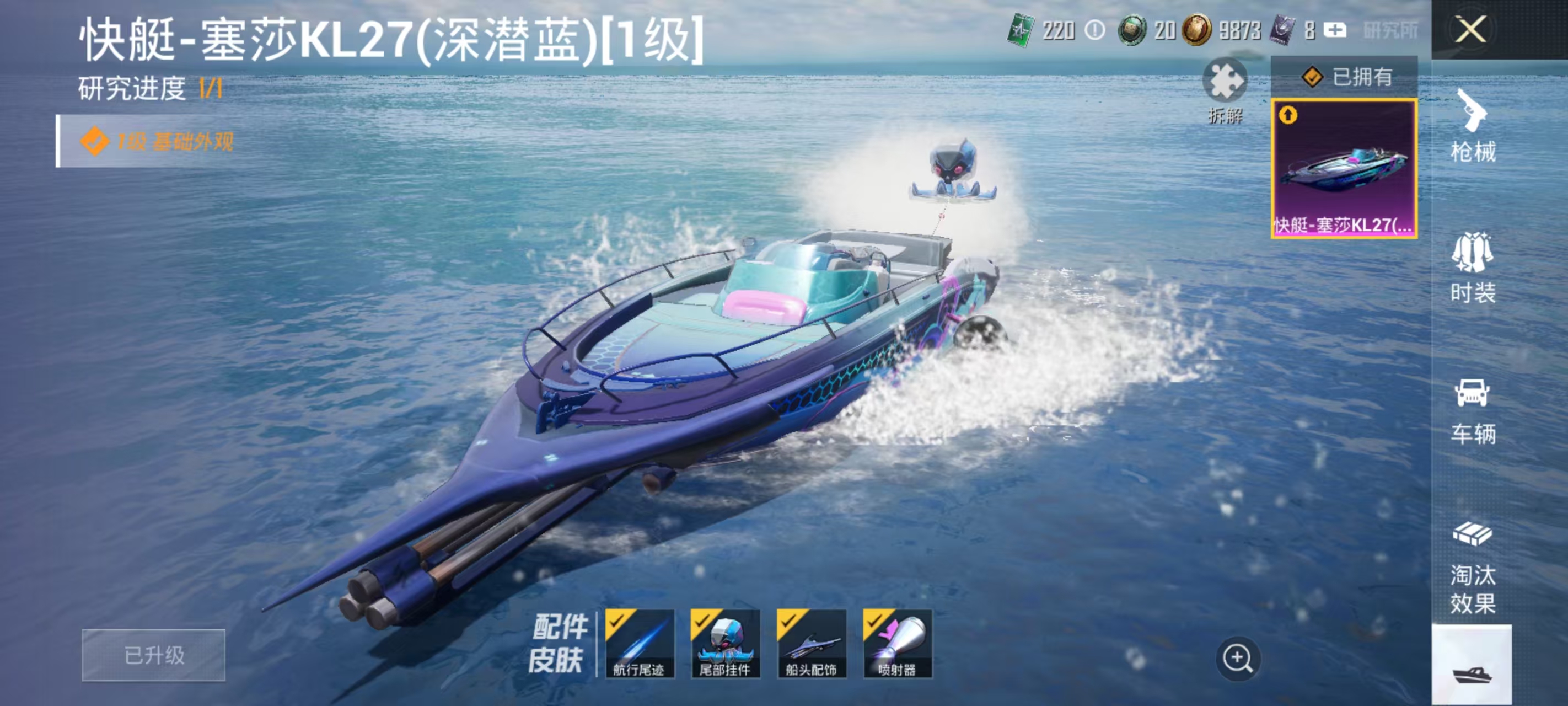This screenshot has width=1568, height=706.
Task: Tap the magnifier zoom icon near the bottom
Action: [x=1239, y=657]
